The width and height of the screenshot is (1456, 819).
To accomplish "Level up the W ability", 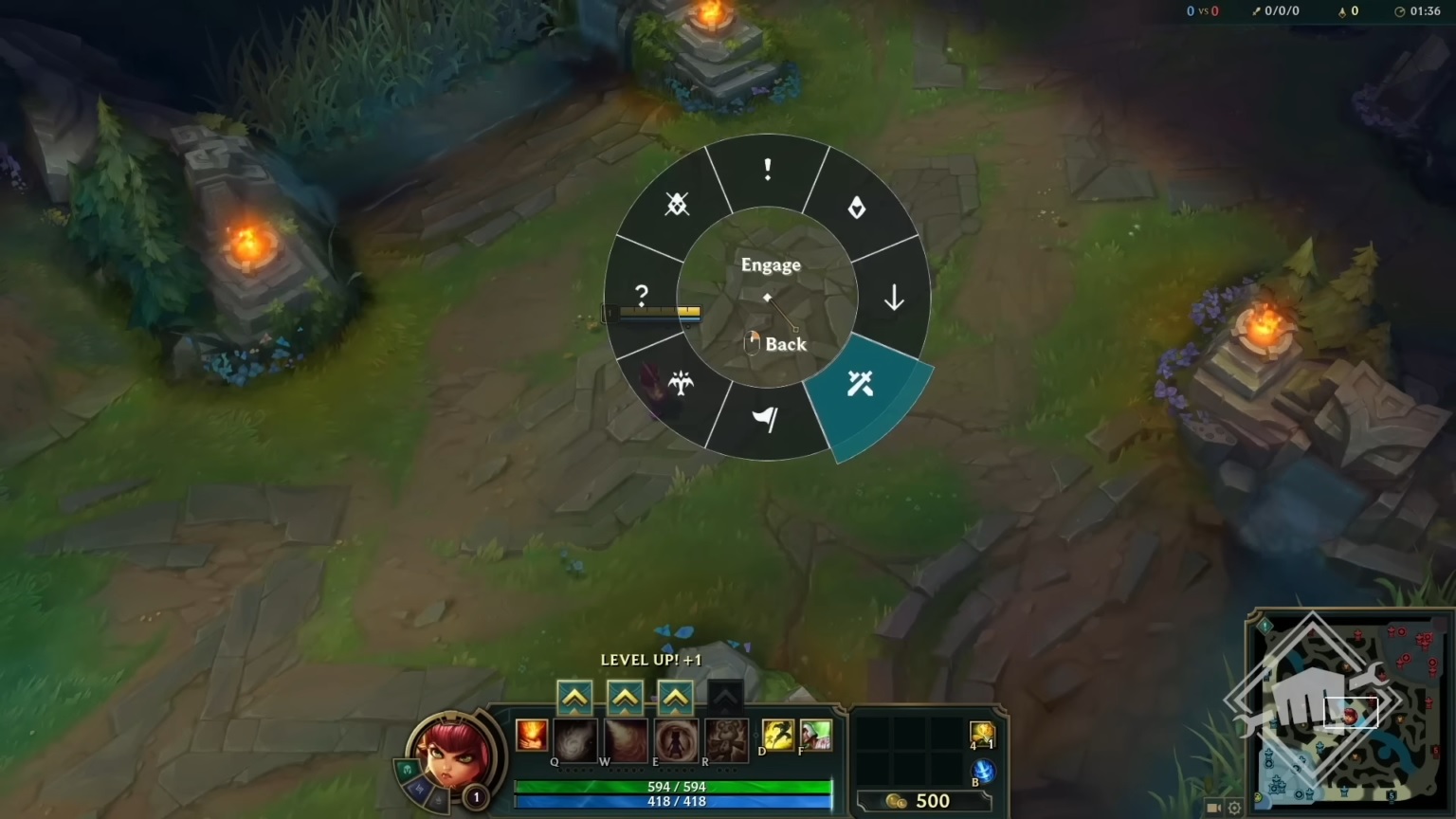I will coord(624,698).
